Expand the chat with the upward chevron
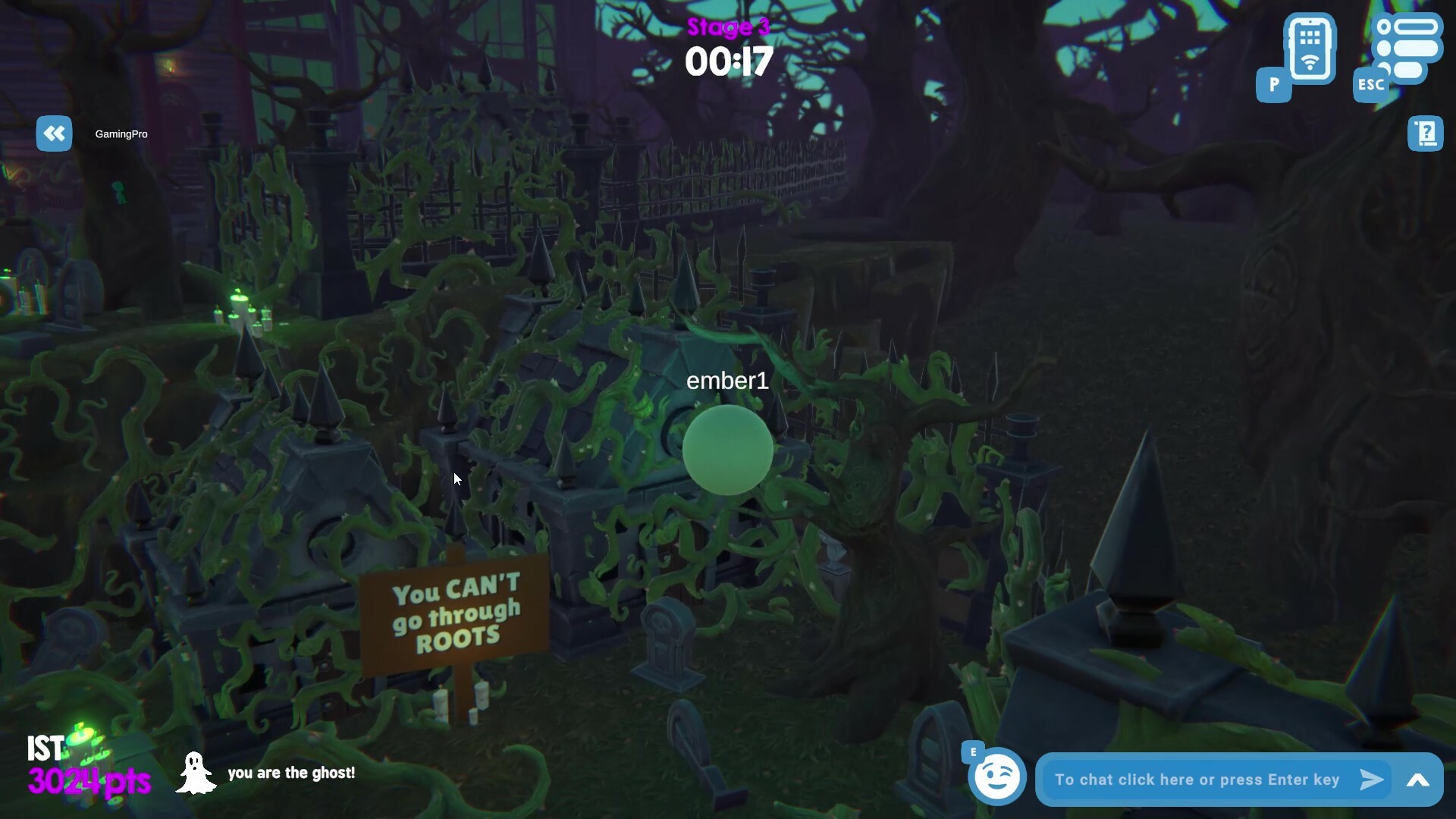 tap(1420, 780)
